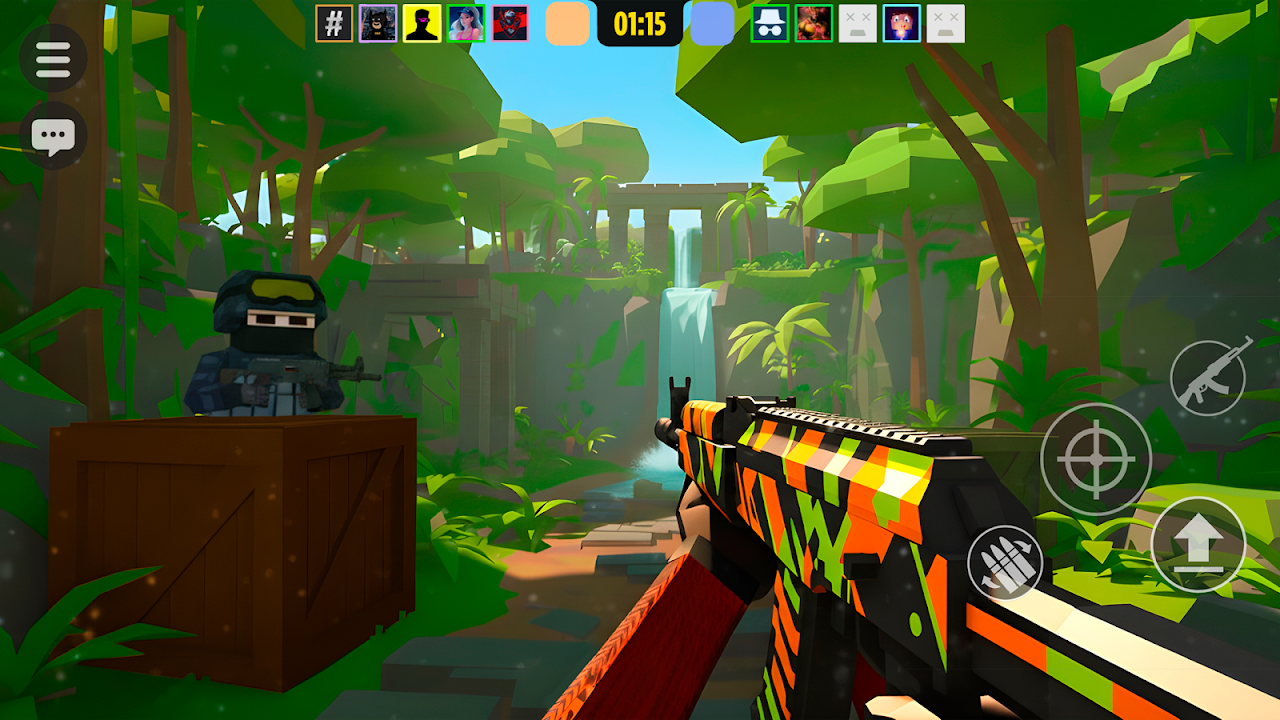Select the hashtag player avatar

334,23
